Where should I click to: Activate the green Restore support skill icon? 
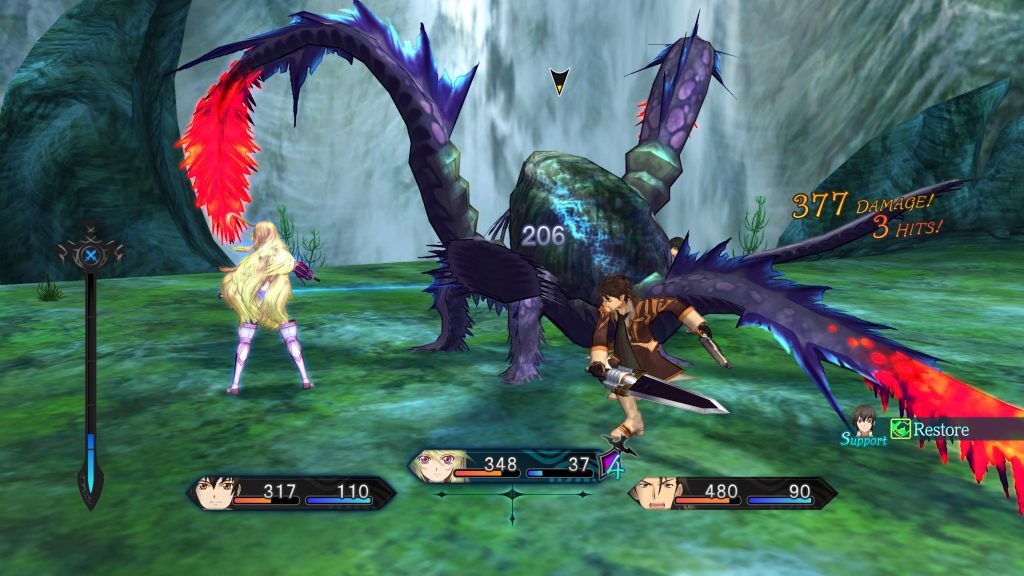click(x=900, y=429)
